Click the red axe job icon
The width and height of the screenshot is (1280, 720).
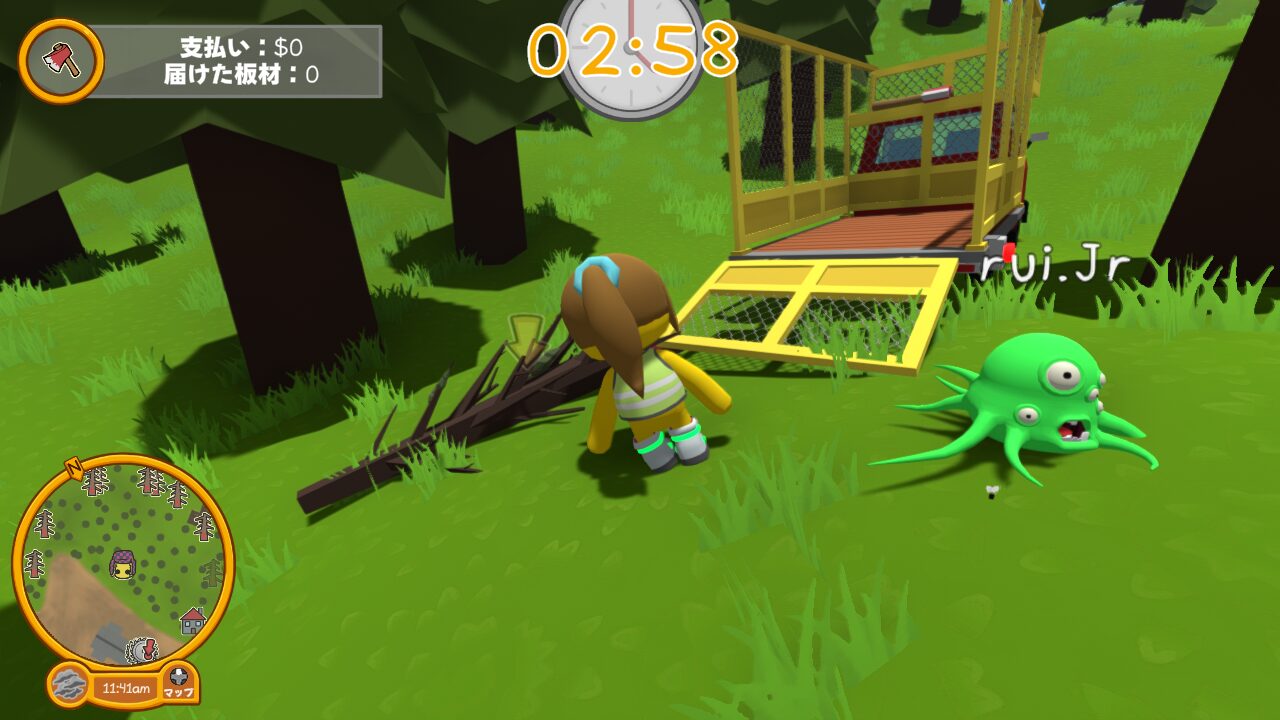click(x=60, y=61)
